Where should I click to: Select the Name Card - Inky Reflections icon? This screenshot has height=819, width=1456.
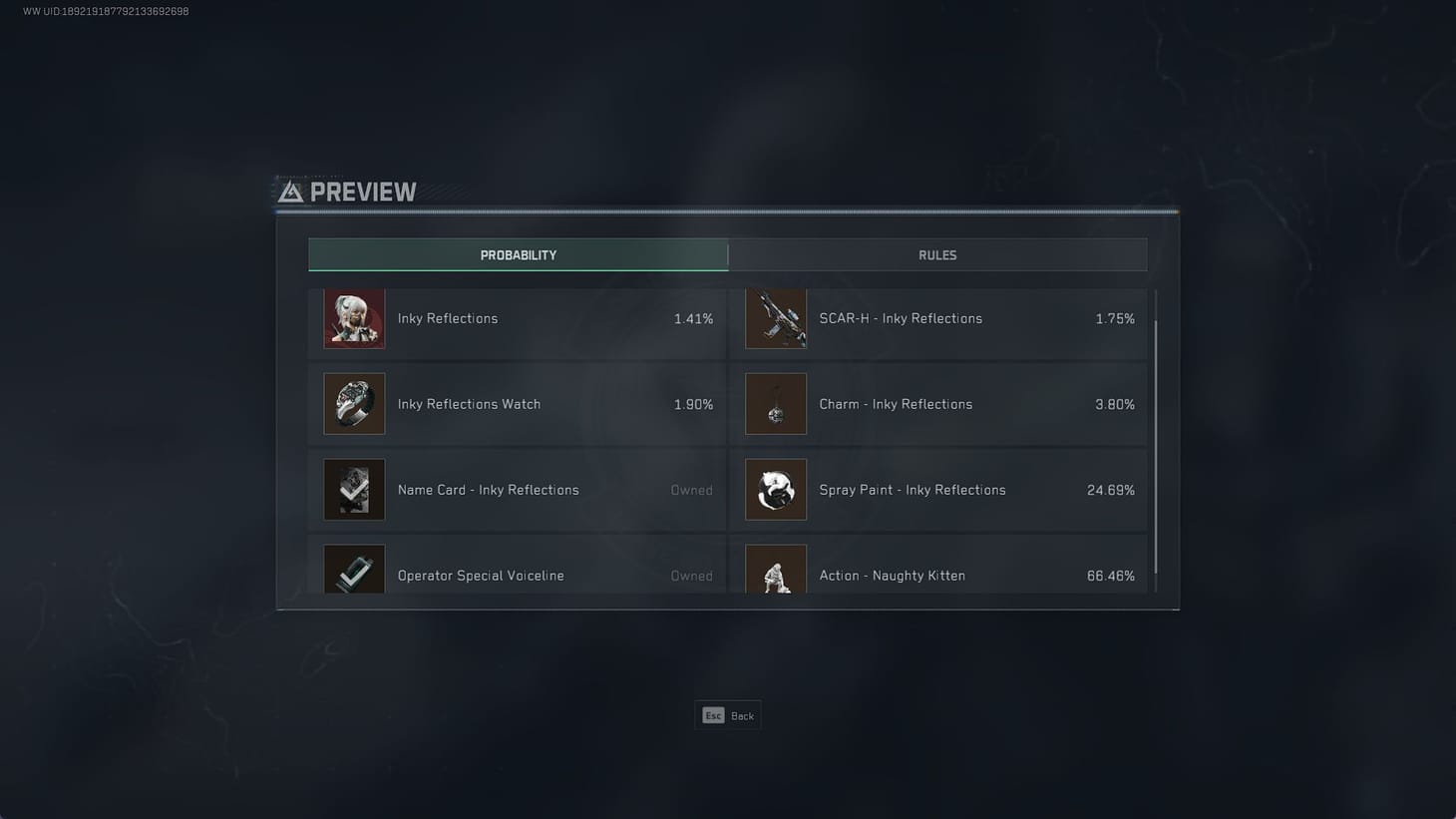353,490
